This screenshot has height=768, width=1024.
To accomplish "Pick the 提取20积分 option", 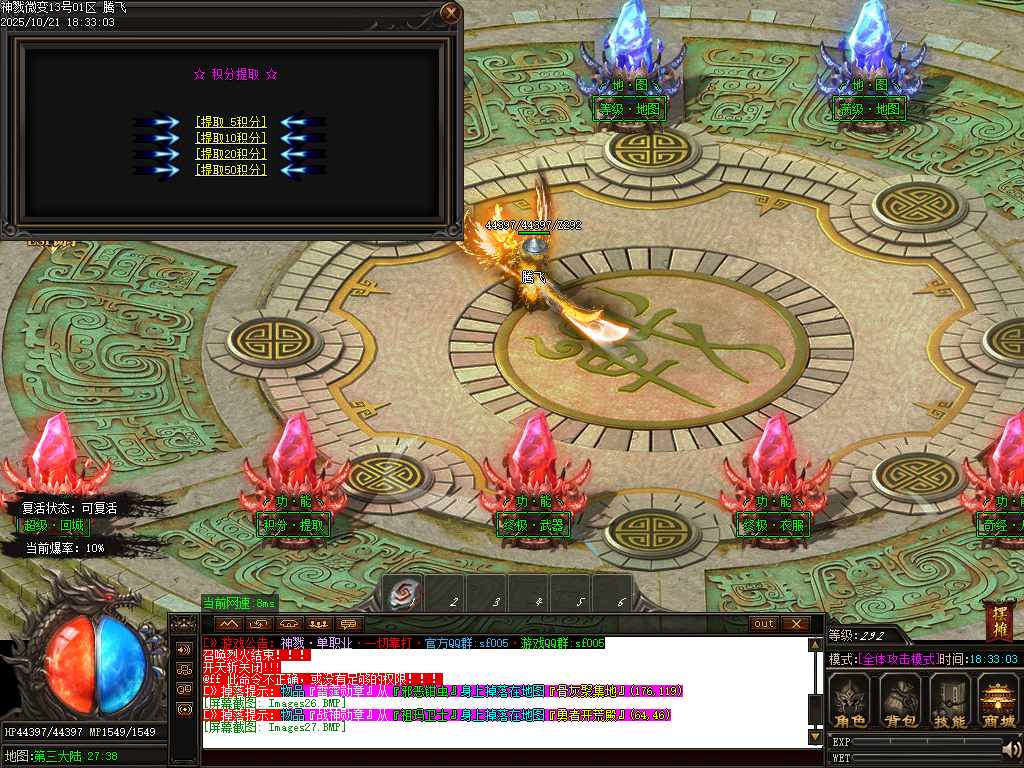I will pyautogui.click(x=230, y=154).
